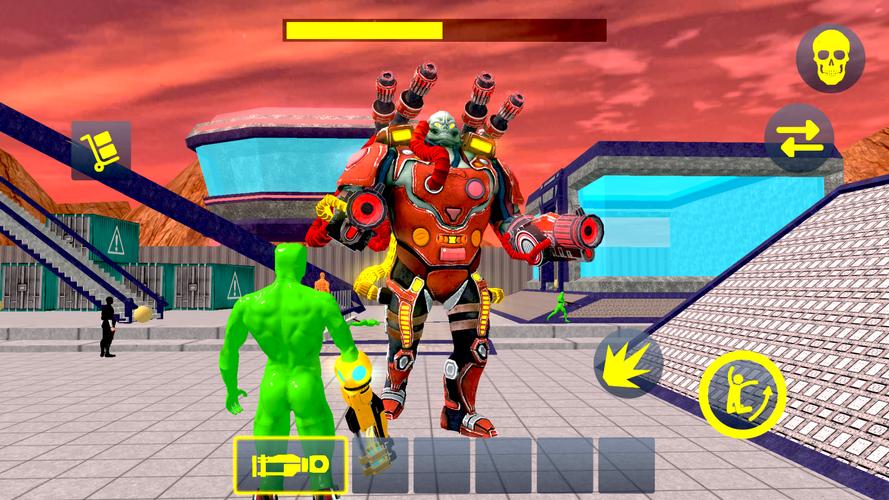Select the highlighted weapon hotbar slot
Image resolution: width=889 pixels, height=500 pixels.
(x=291, y=466)
